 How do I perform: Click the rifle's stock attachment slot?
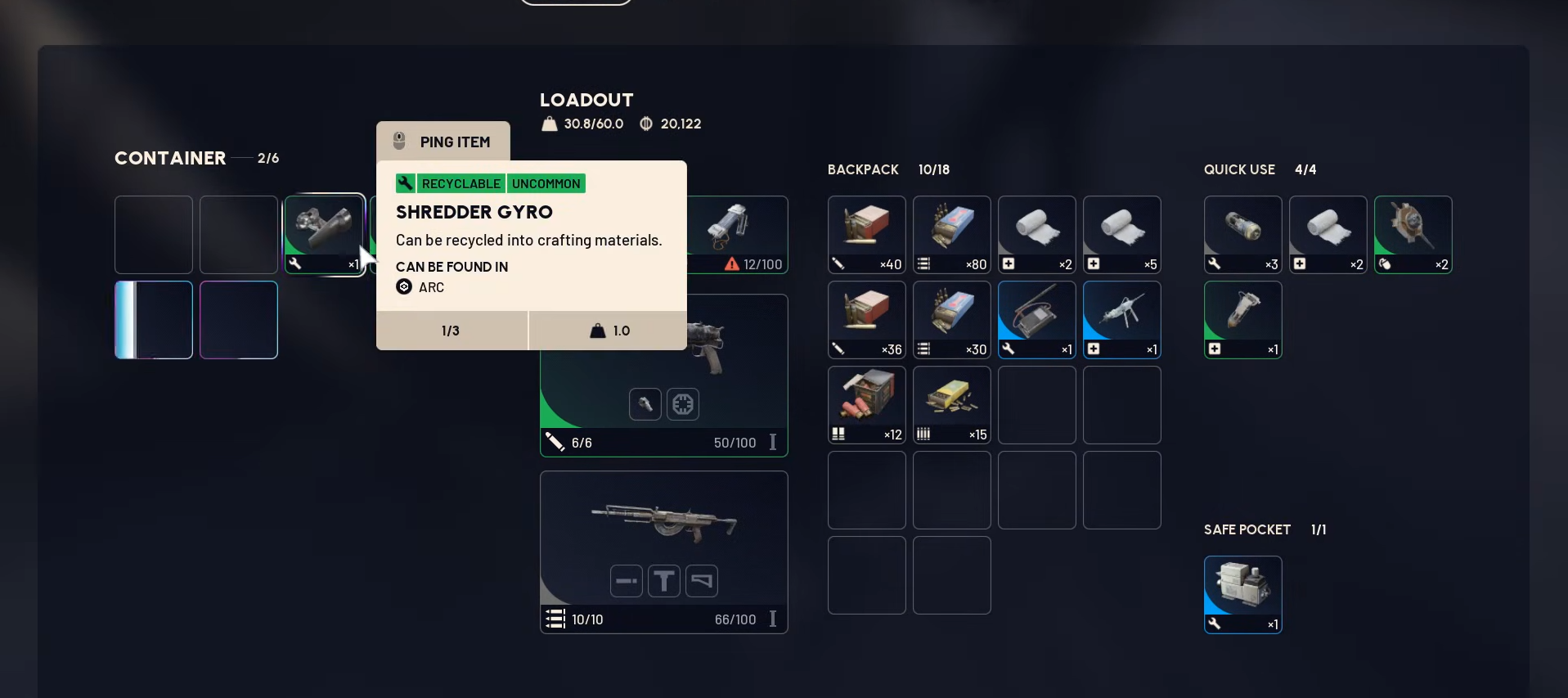click(702, 581)
